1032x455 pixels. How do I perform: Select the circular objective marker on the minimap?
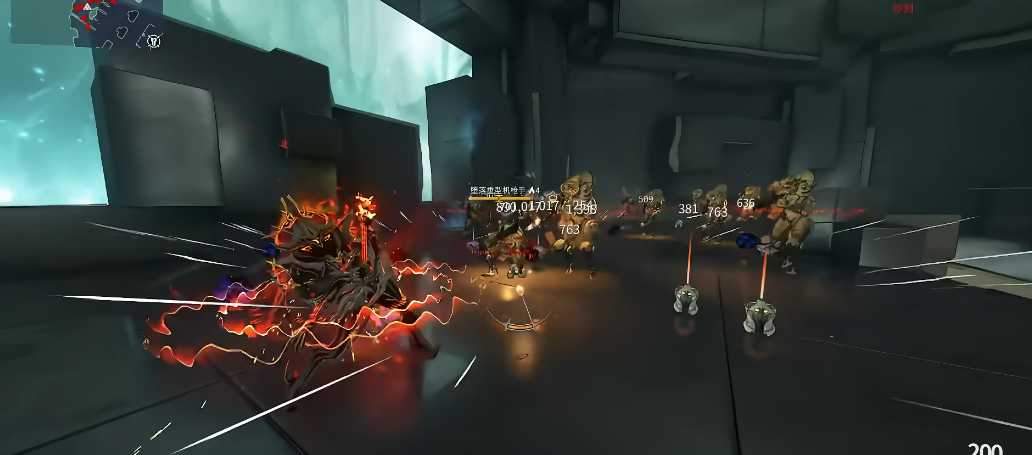tap(153, 41)
